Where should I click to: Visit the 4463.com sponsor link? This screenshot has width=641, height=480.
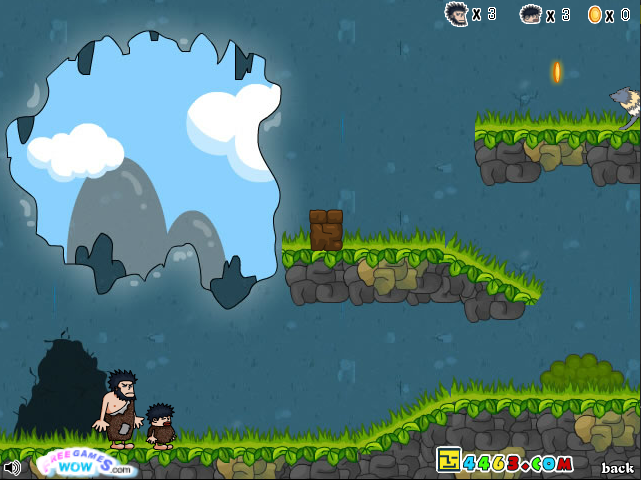tap(506, 462)
